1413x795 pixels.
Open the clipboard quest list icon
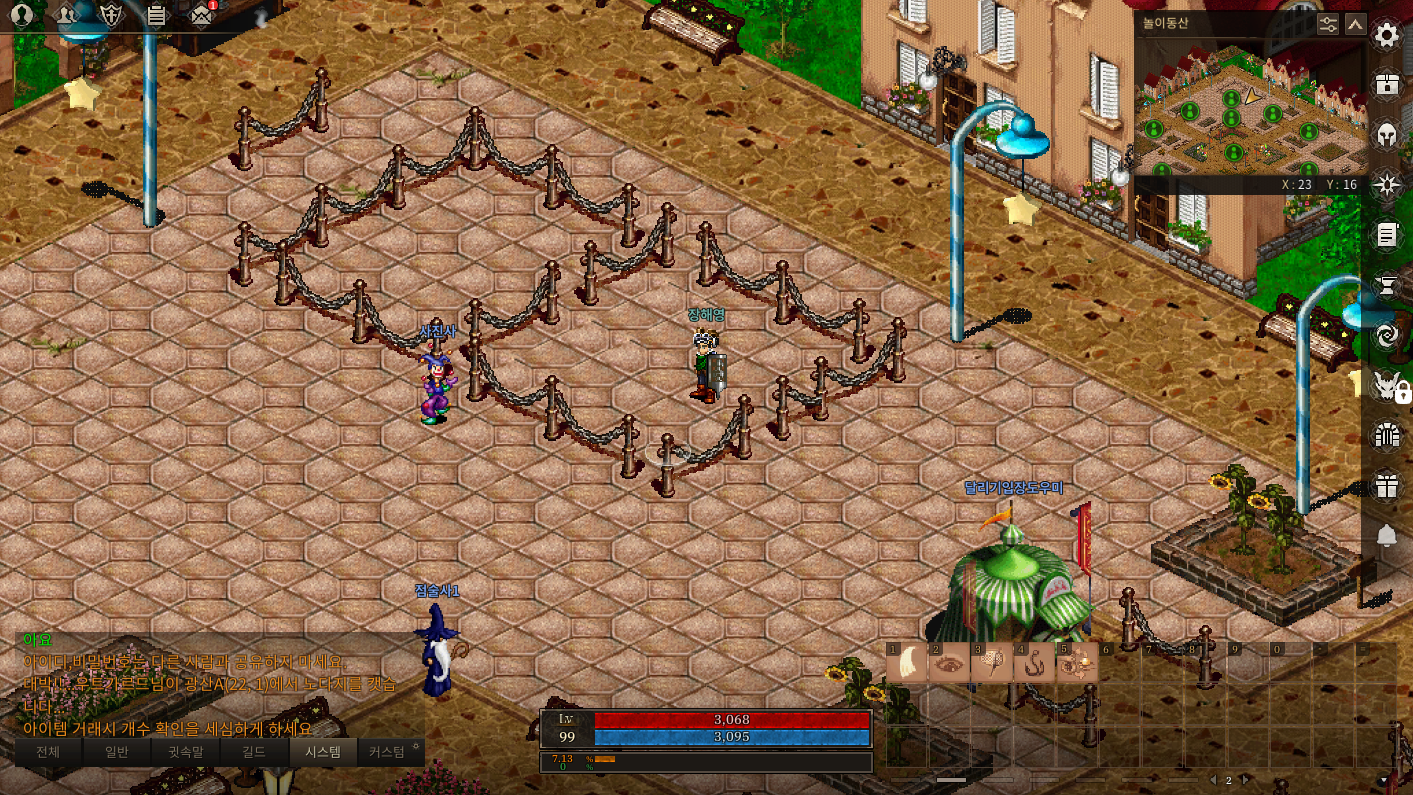pyautogui.click(x=156, y=15)
